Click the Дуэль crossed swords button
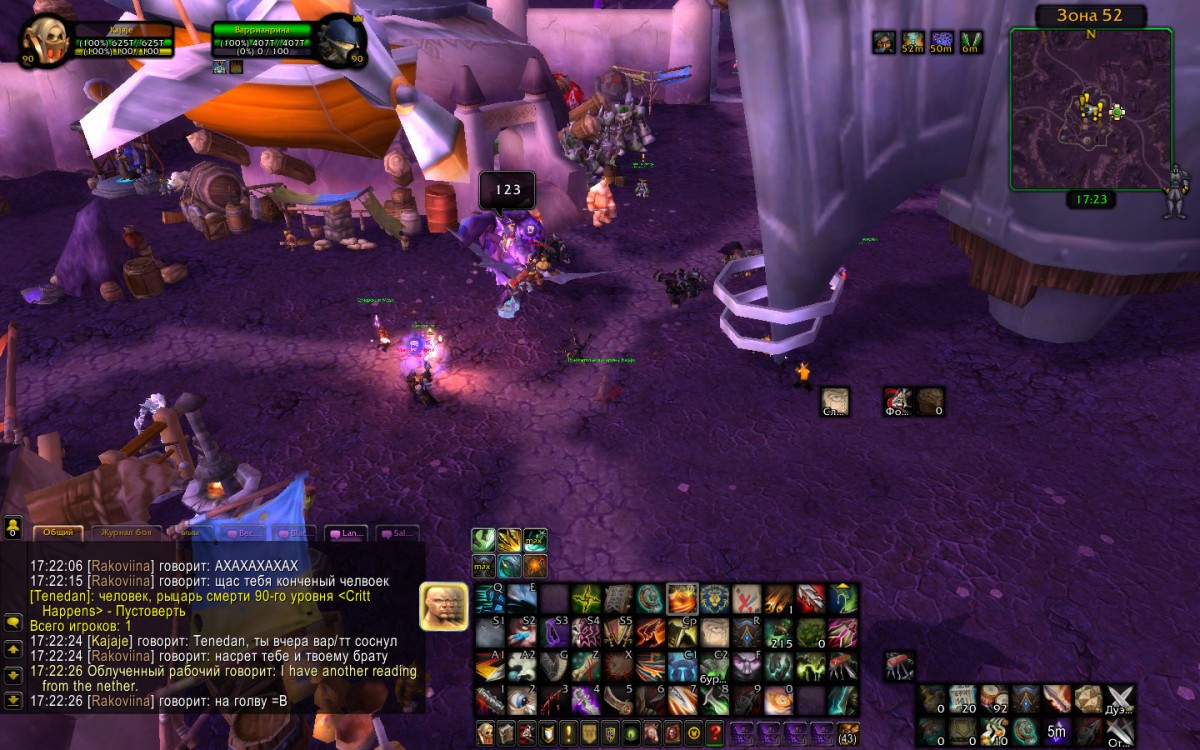This screenshot has width=1200, height=750. [x=1119, y=698]
